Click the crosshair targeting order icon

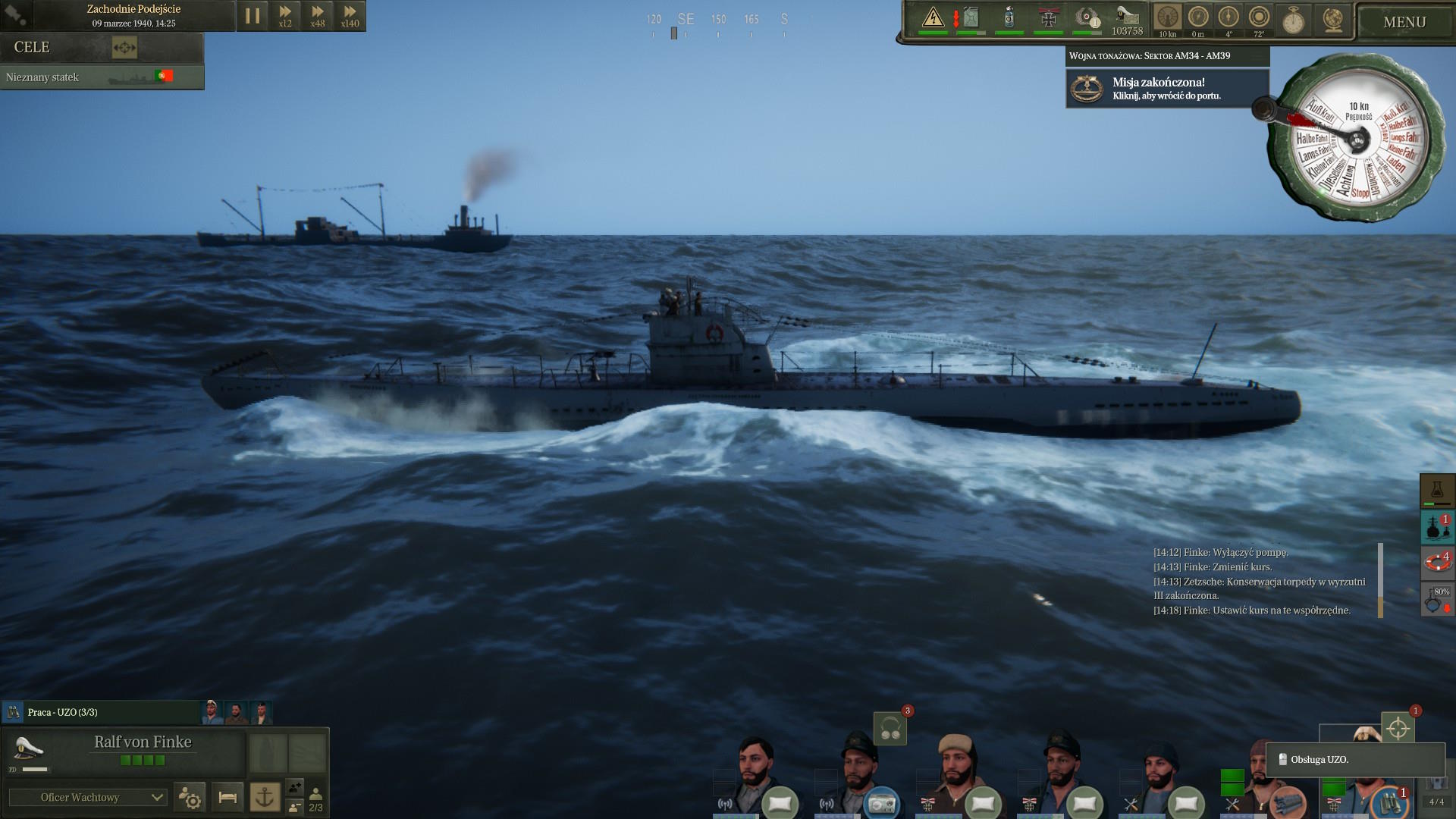pos(1398,730)
